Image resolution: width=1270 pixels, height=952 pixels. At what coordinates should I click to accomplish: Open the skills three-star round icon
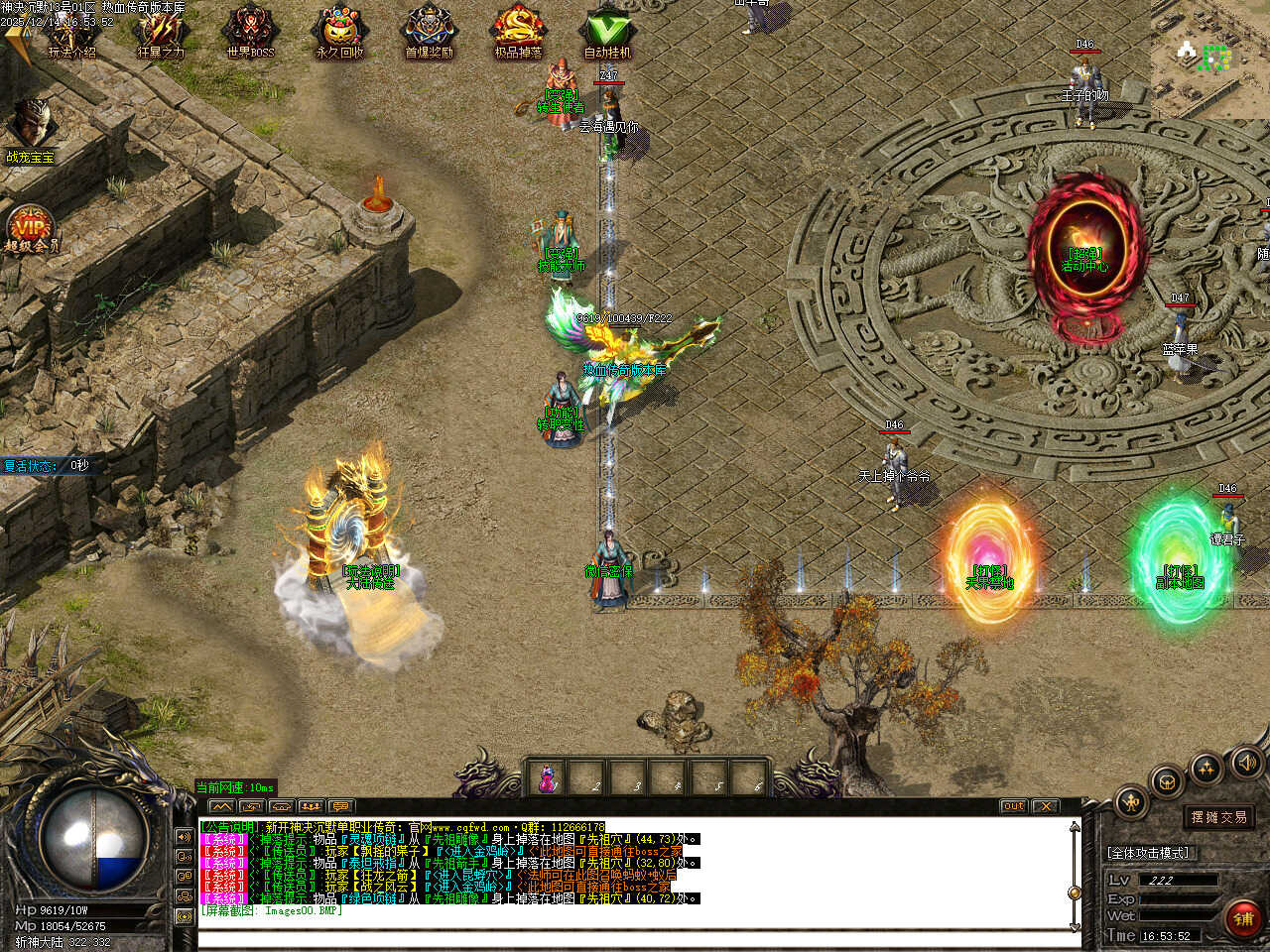[1206, 768]
